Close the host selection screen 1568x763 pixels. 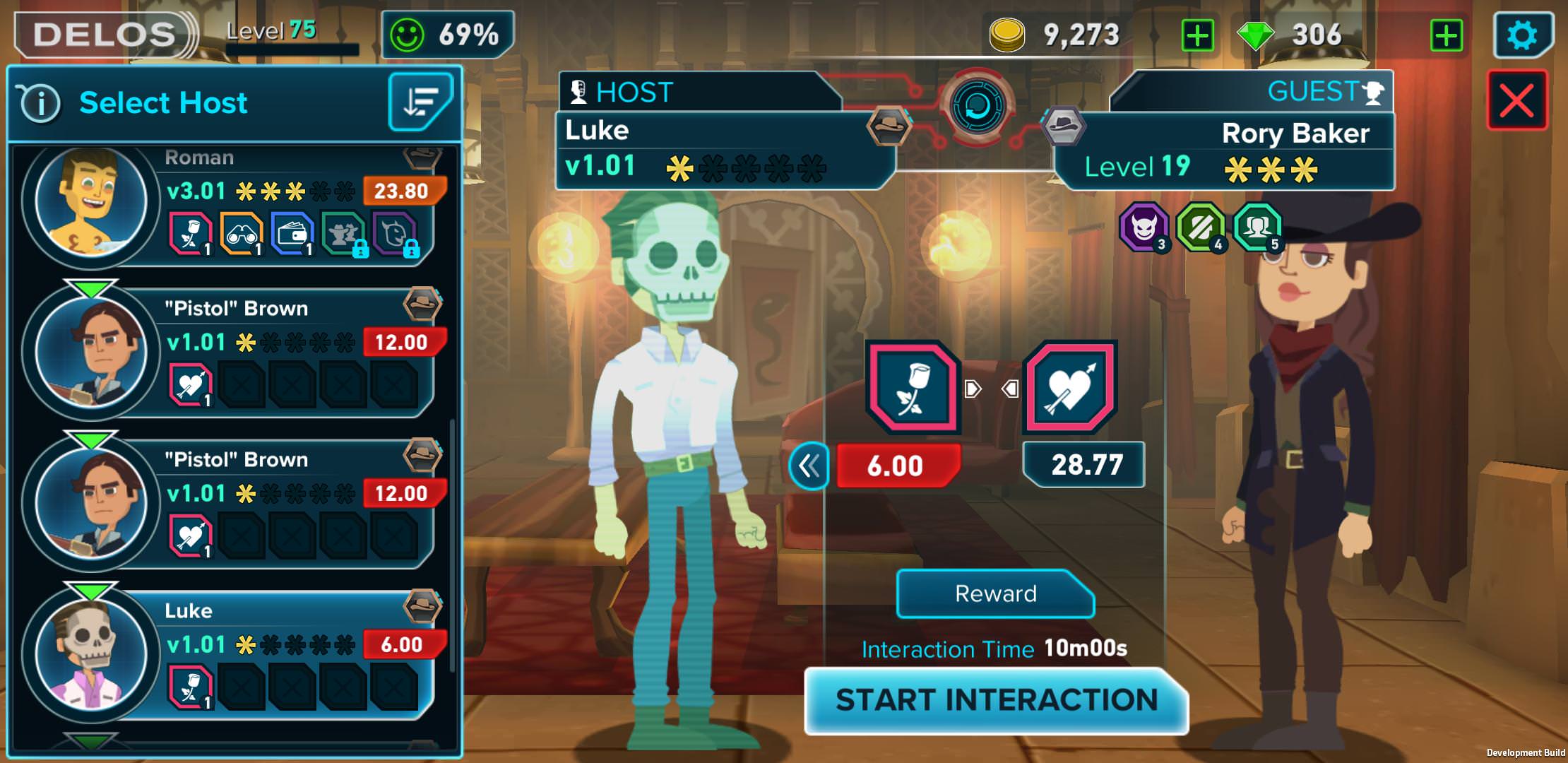(x=1516, y=100)
